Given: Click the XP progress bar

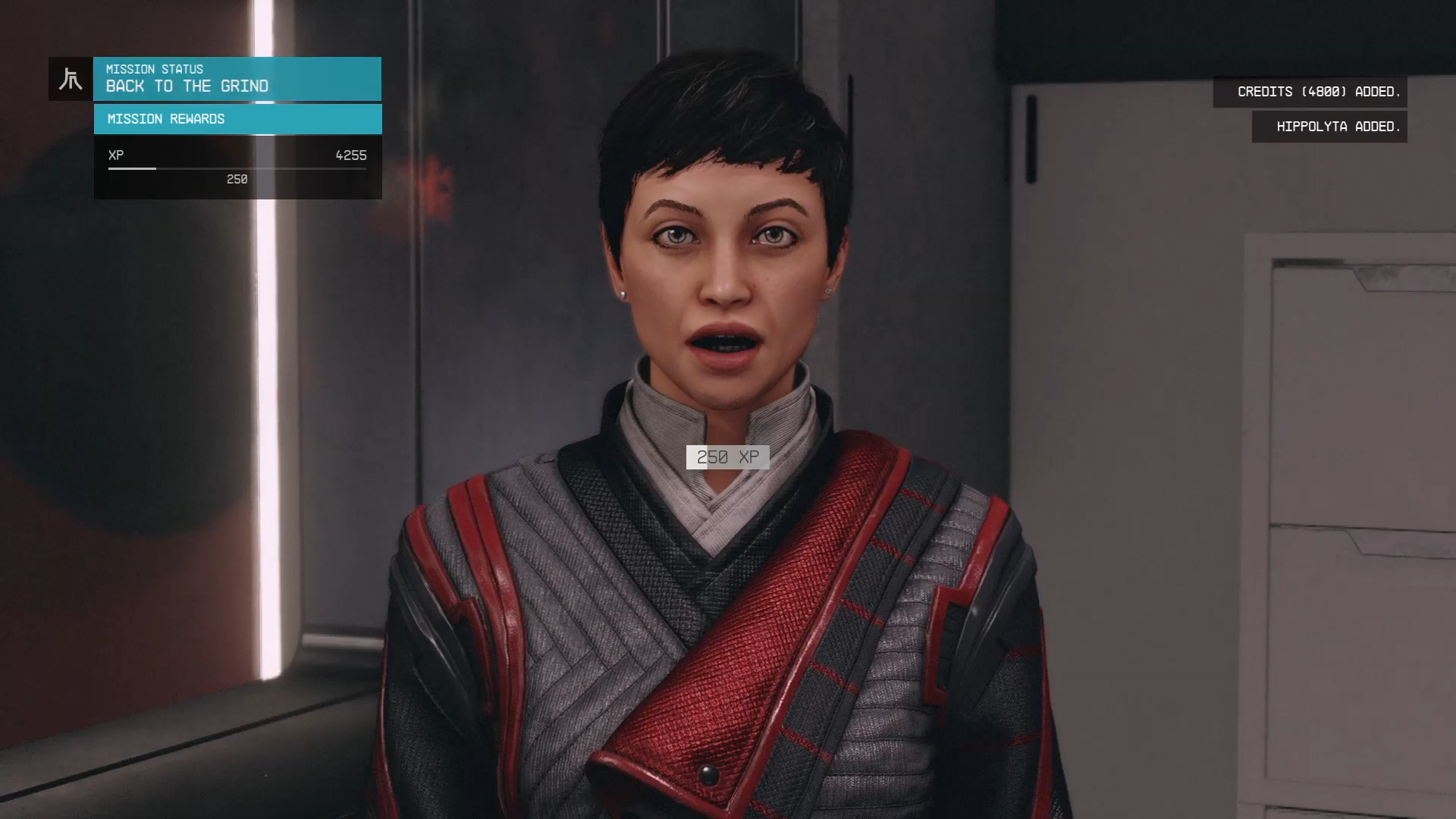Looking at the screenshot, I should (x=237, y=168).
